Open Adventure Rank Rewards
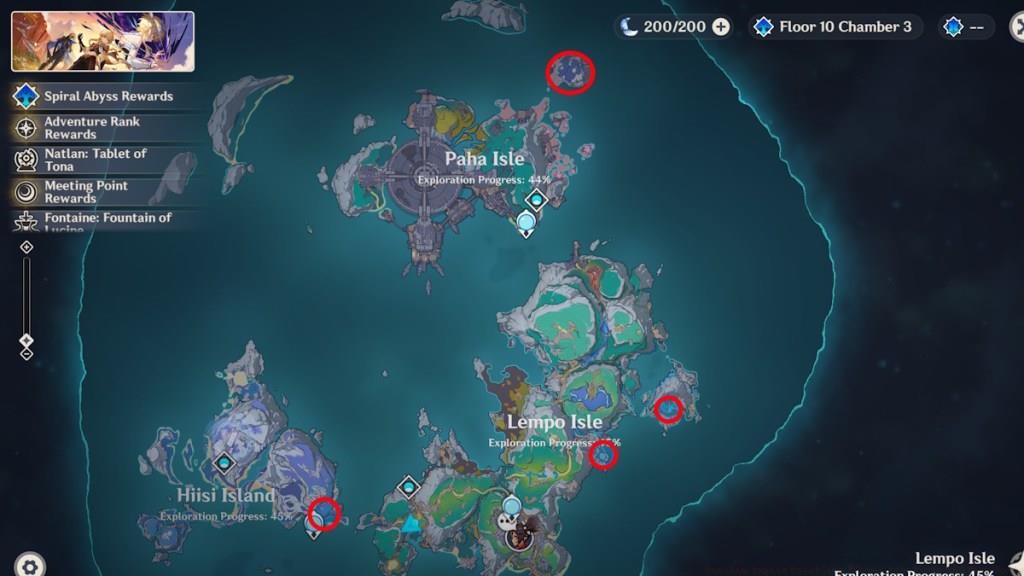 tap(92, 127)
